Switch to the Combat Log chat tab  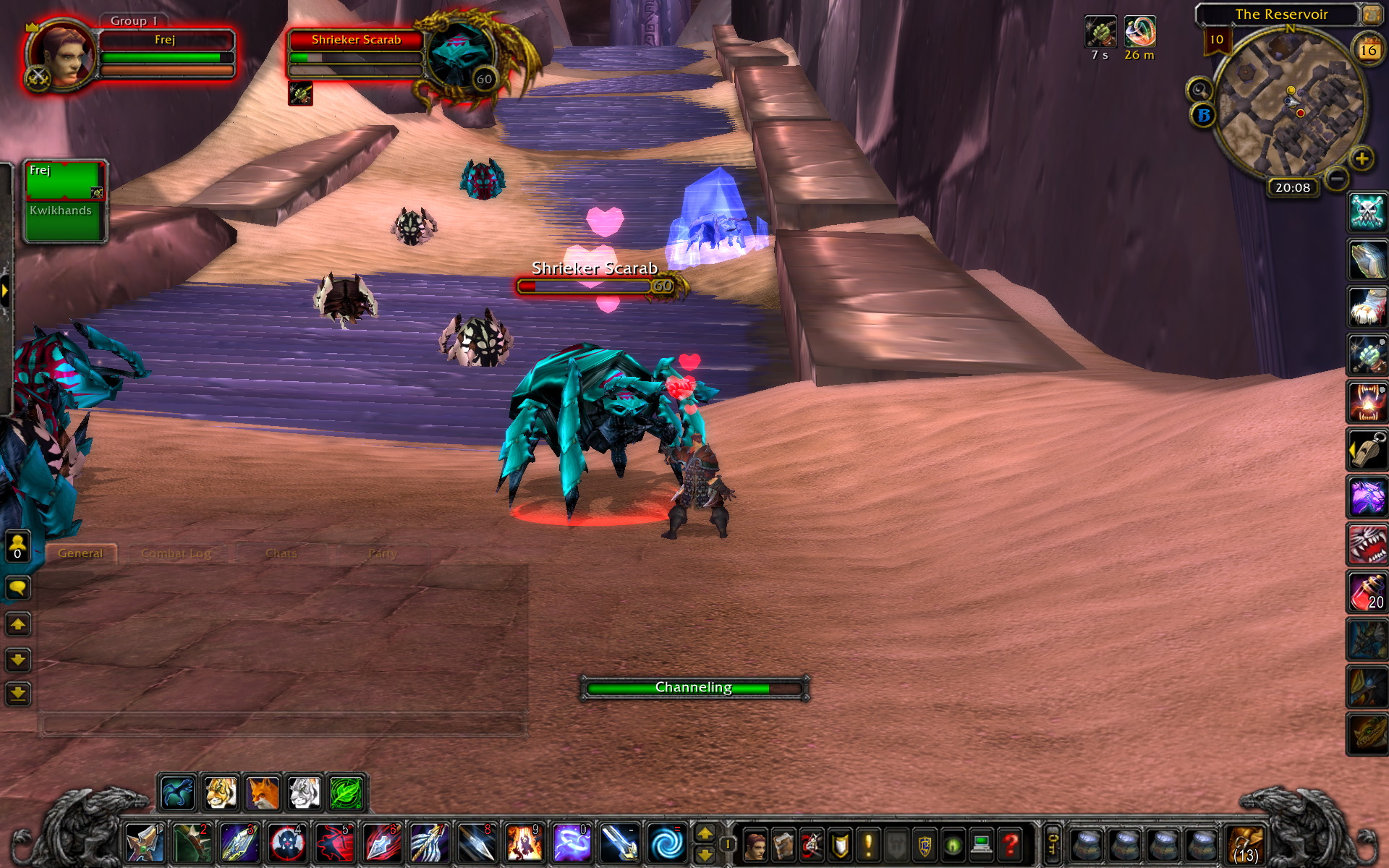pyautogui.click(x=177, y=552)
